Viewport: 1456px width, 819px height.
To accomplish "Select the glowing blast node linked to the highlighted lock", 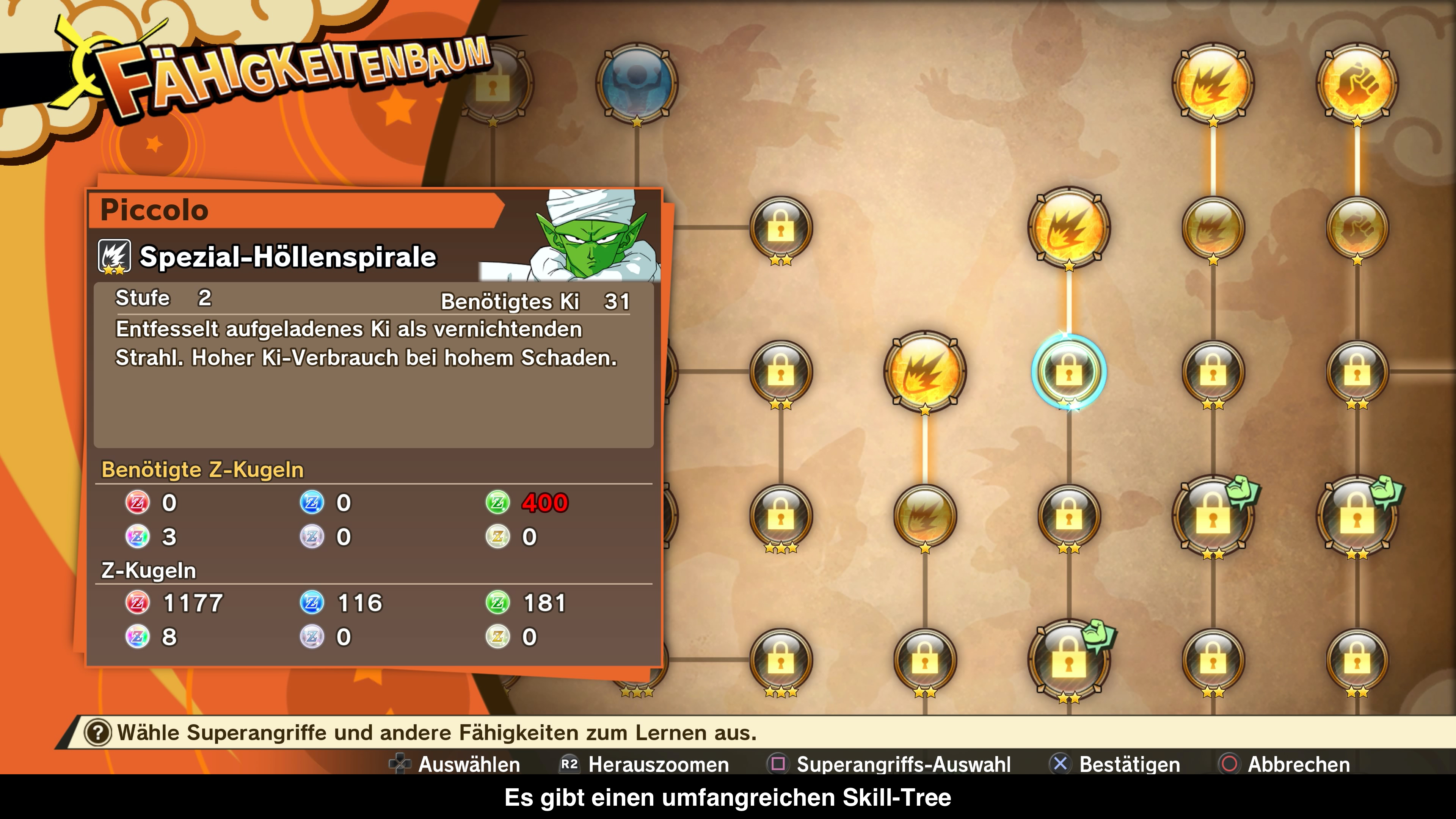I will 1068,227.
